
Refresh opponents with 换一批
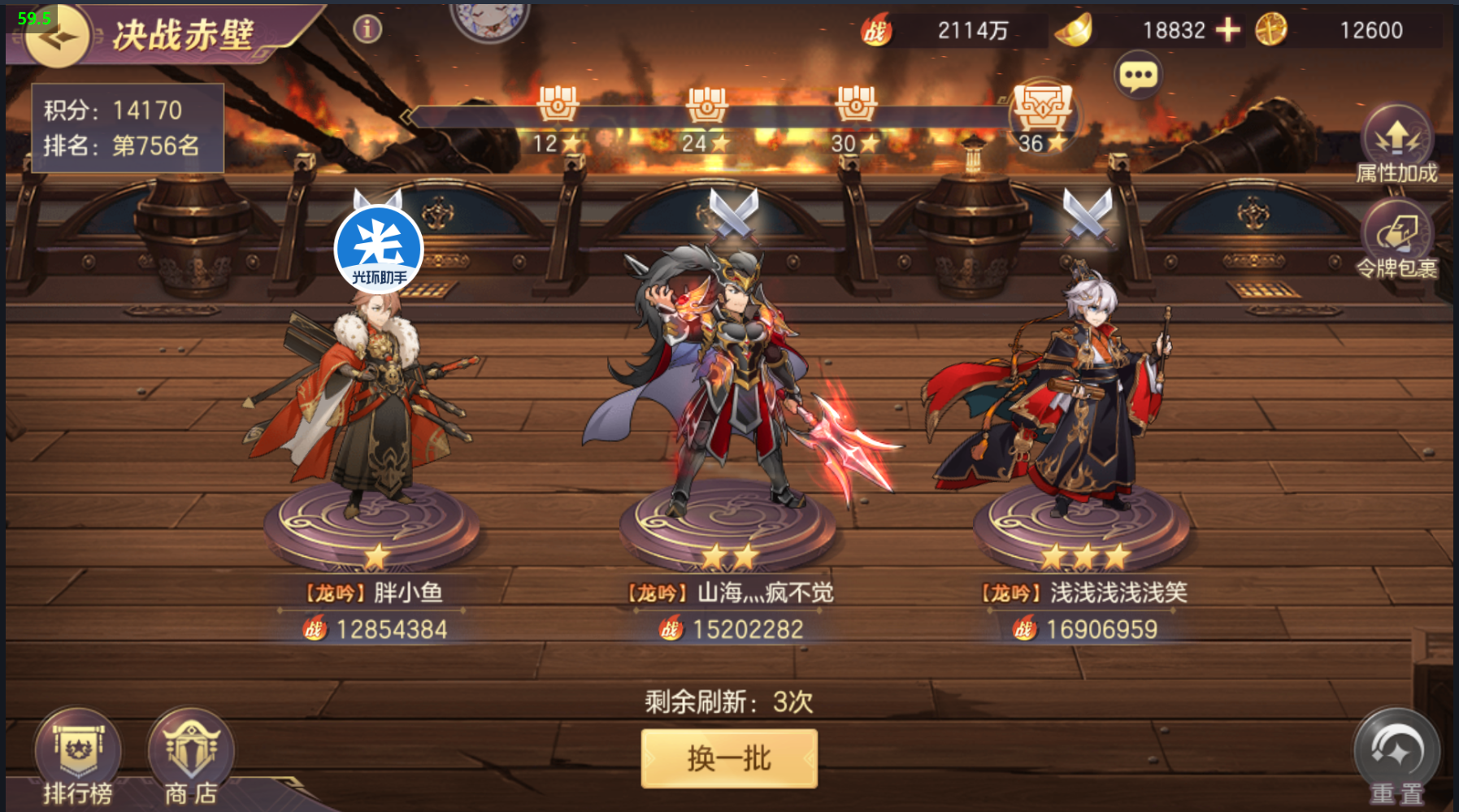(x=729, y=758)
